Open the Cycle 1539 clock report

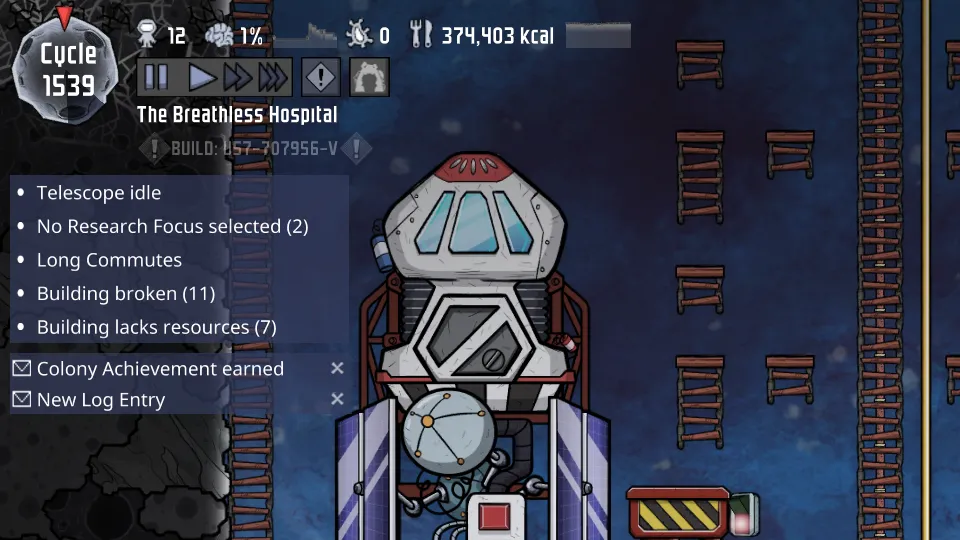pos(68,68)
